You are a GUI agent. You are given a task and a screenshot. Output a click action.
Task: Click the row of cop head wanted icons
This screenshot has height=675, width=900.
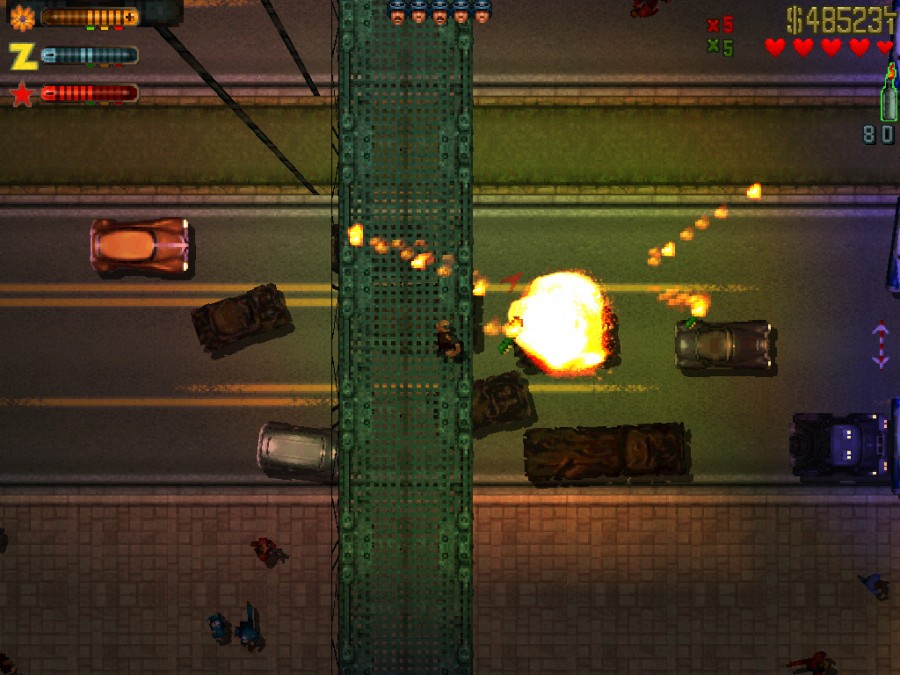440,13
